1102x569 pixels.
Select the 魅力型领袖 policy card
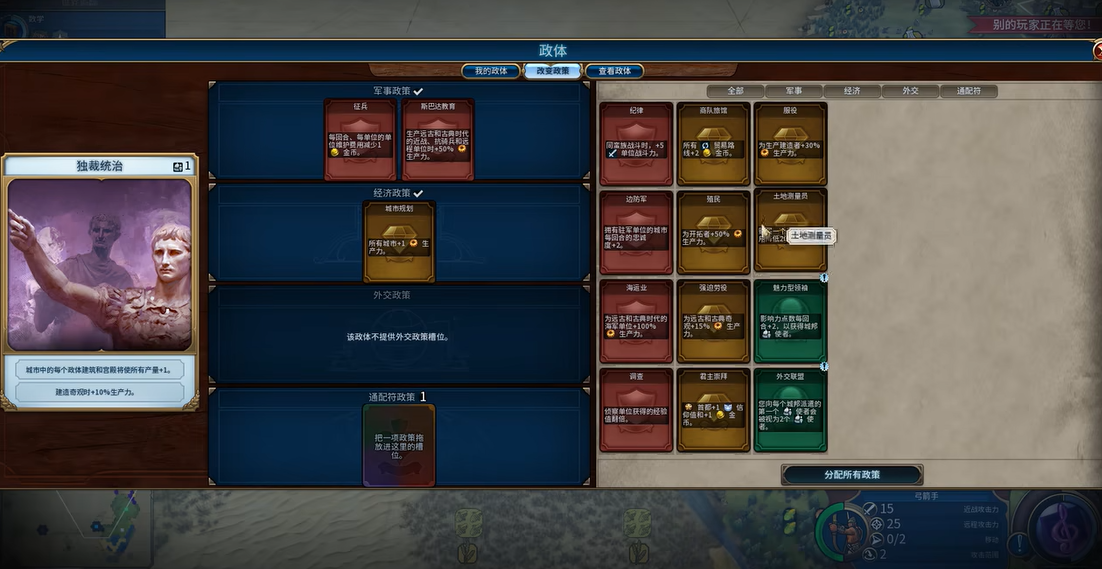790,321
